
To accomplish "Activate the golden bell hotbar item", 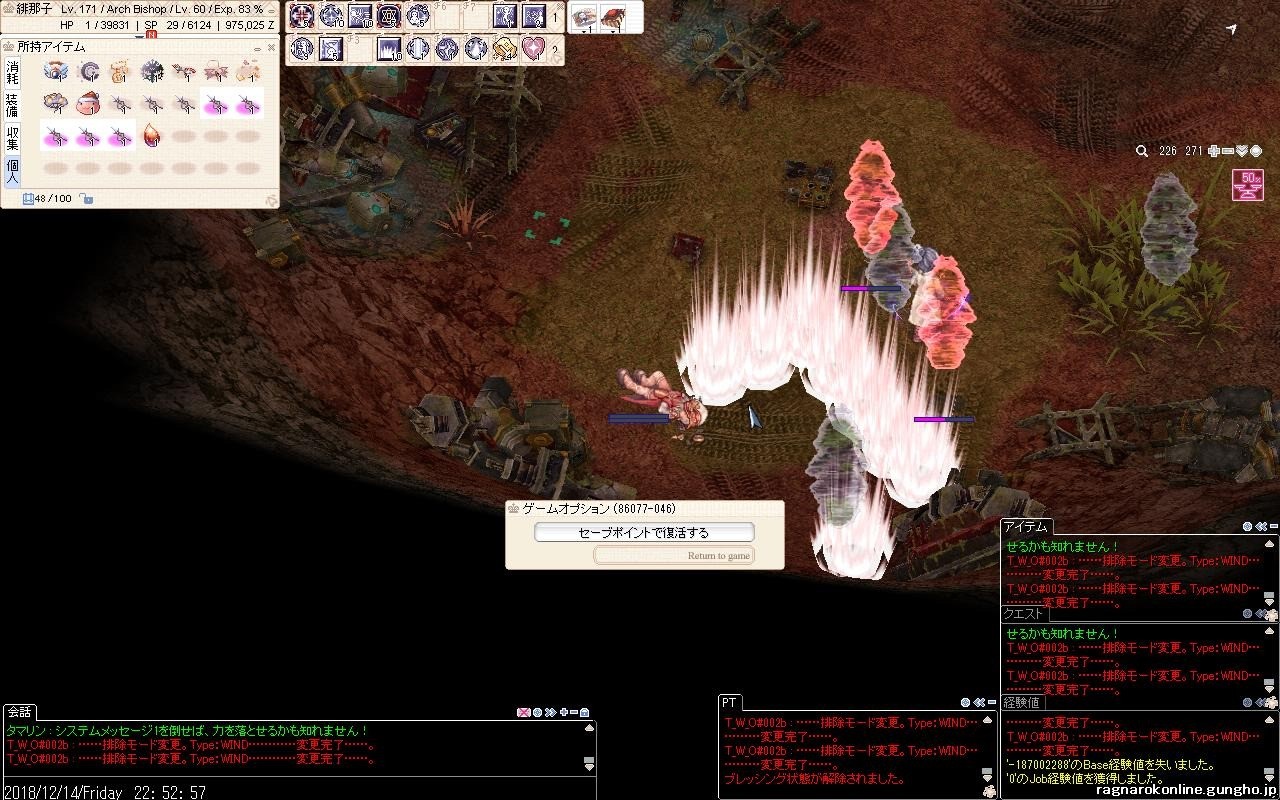I will click(x=505, y=48).
